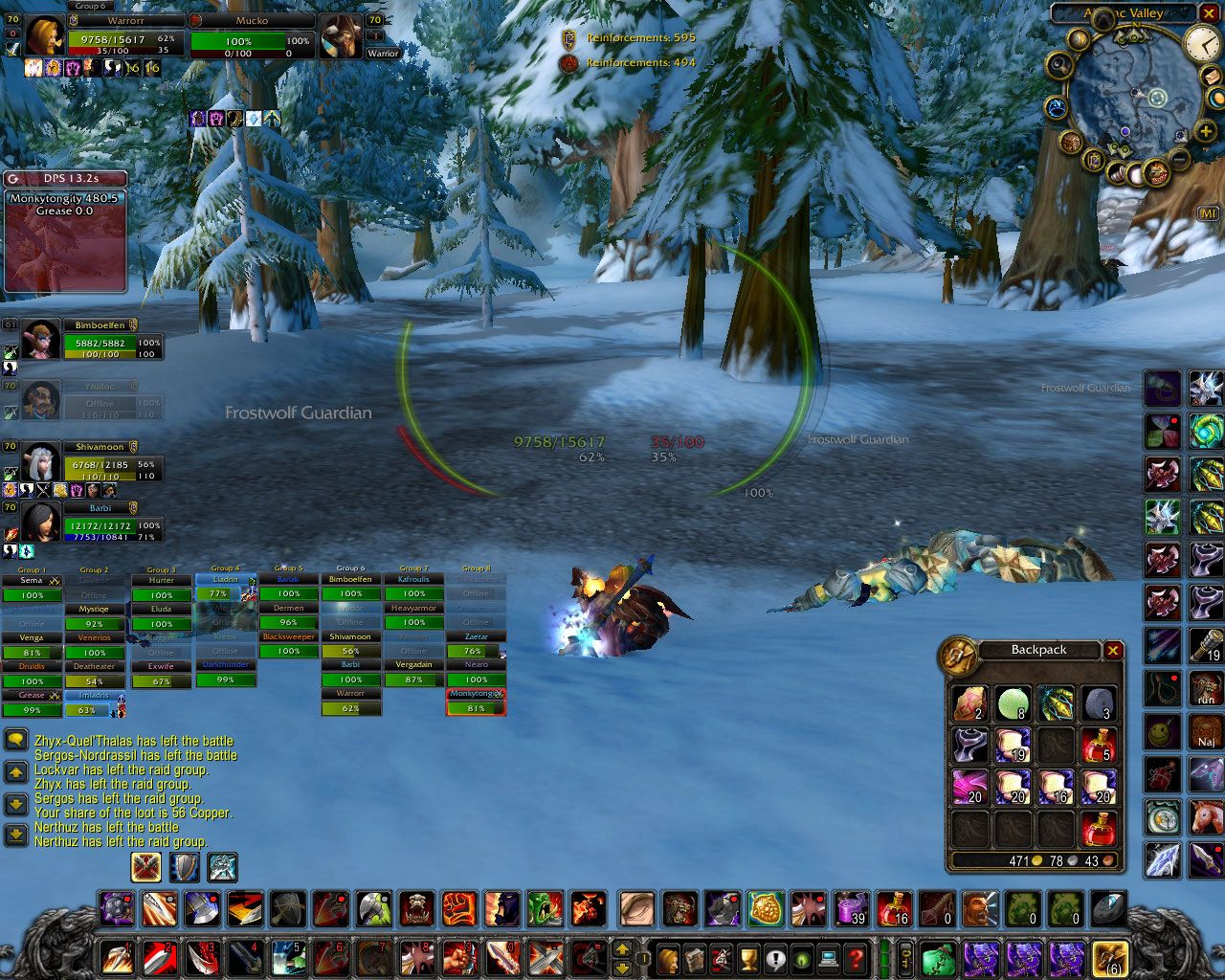Open the quest log goblet icon
1225x980 pixels.
749,958
